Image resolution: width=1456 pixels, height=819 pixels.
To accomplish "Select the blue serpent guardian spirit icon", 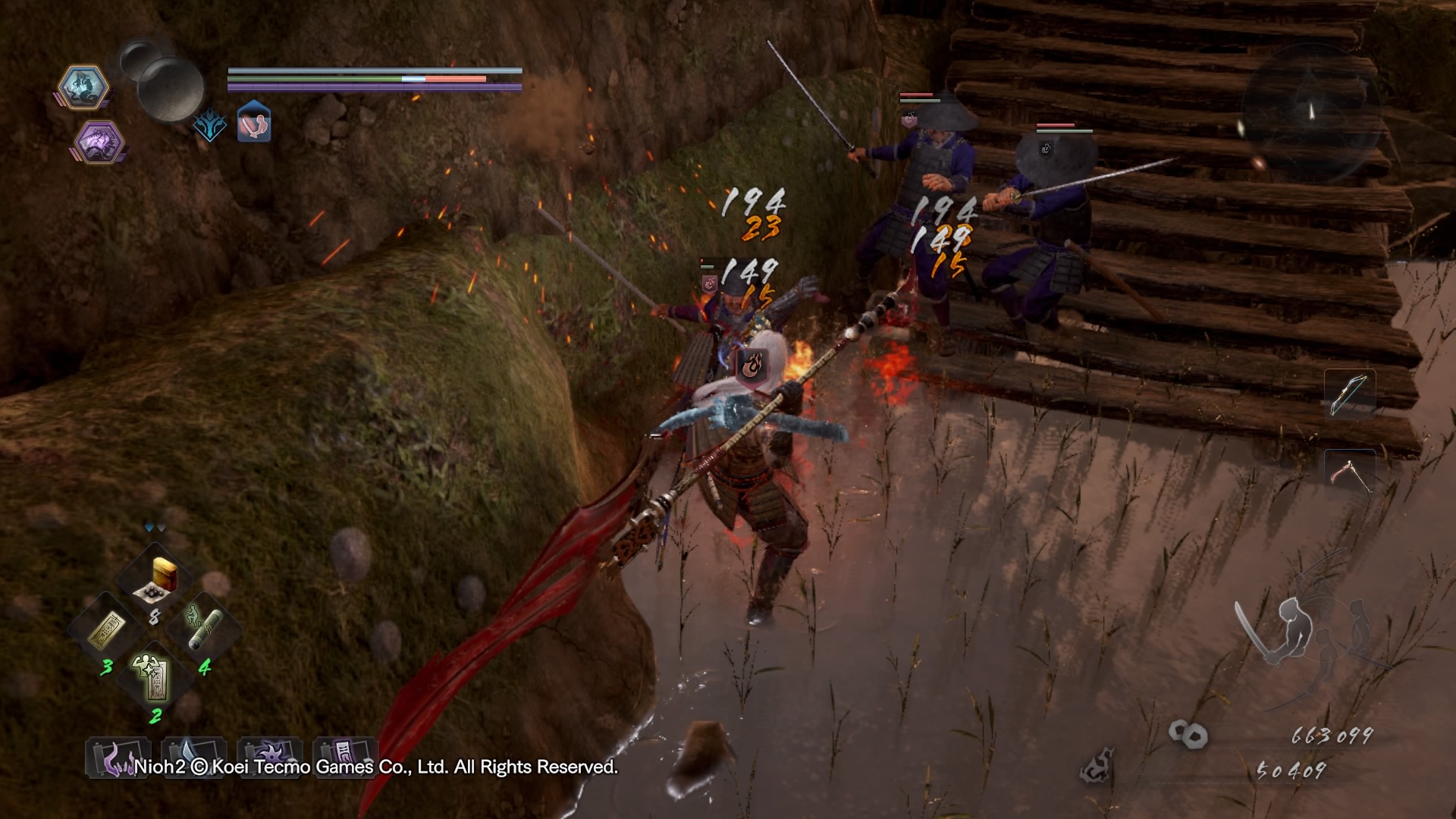I will pos(82,86).
